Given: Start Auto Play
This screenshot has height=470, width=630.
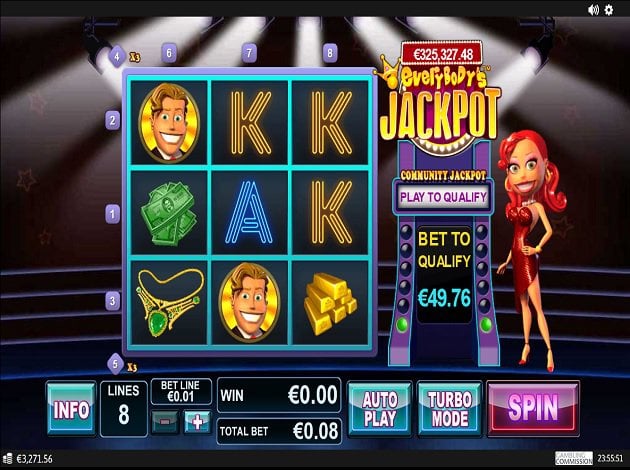Looking at the screenshot, I should [379, 408].
